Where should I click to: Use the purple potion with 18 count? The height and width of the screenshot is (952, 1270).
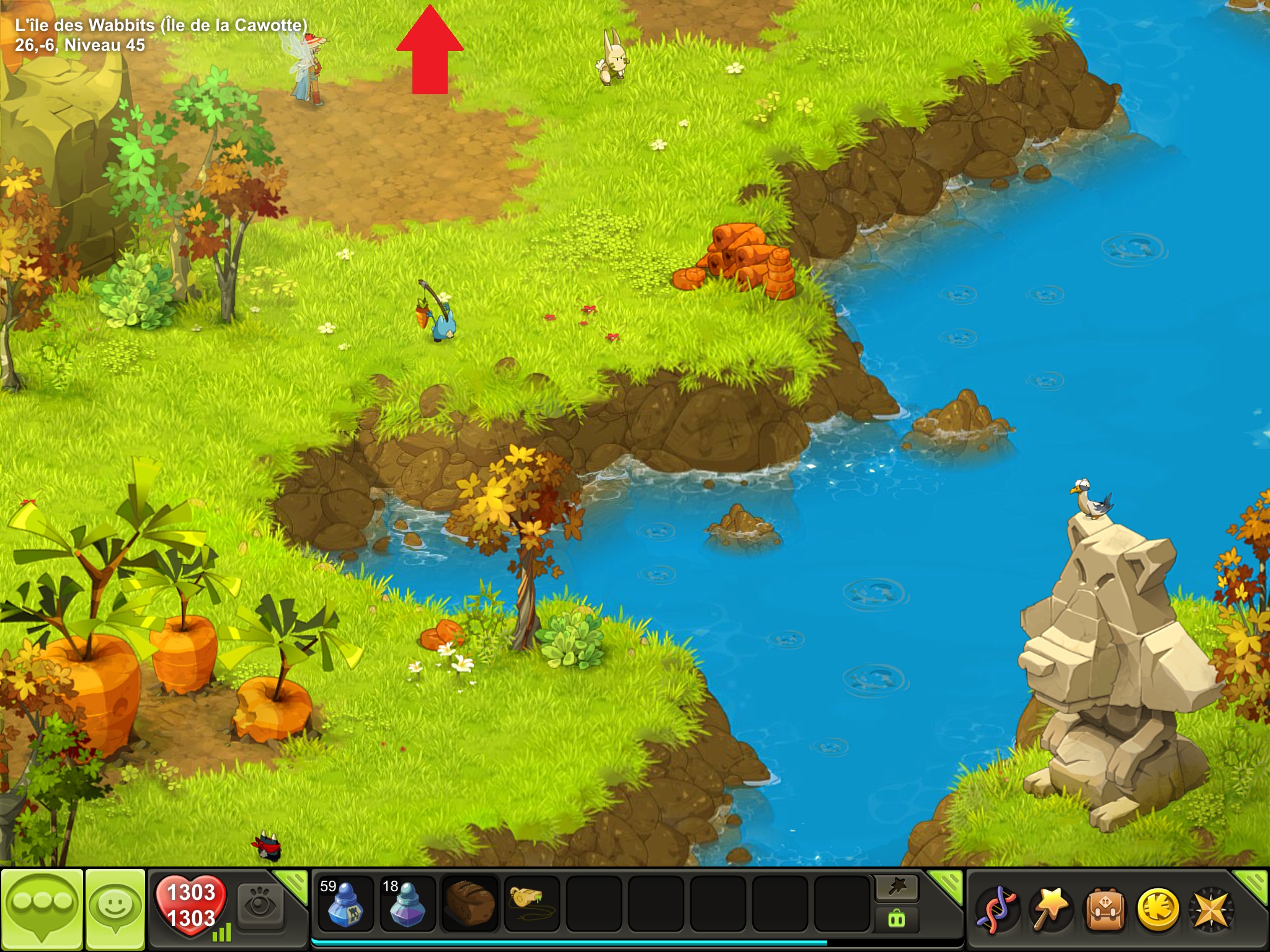tap(407, 905)
